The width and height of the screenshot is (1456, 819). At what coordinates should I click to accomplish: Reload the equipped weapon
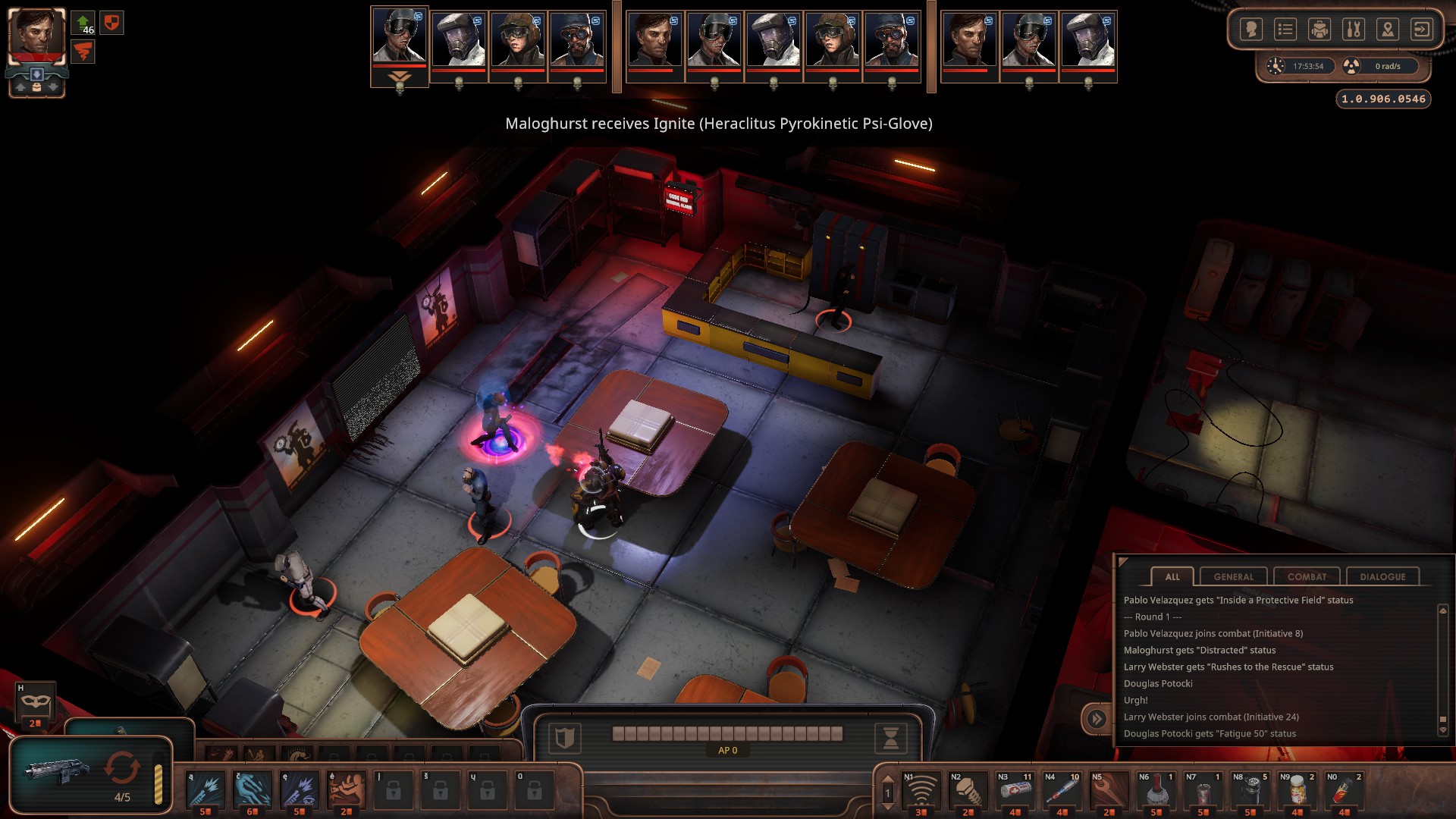[122, 769]
